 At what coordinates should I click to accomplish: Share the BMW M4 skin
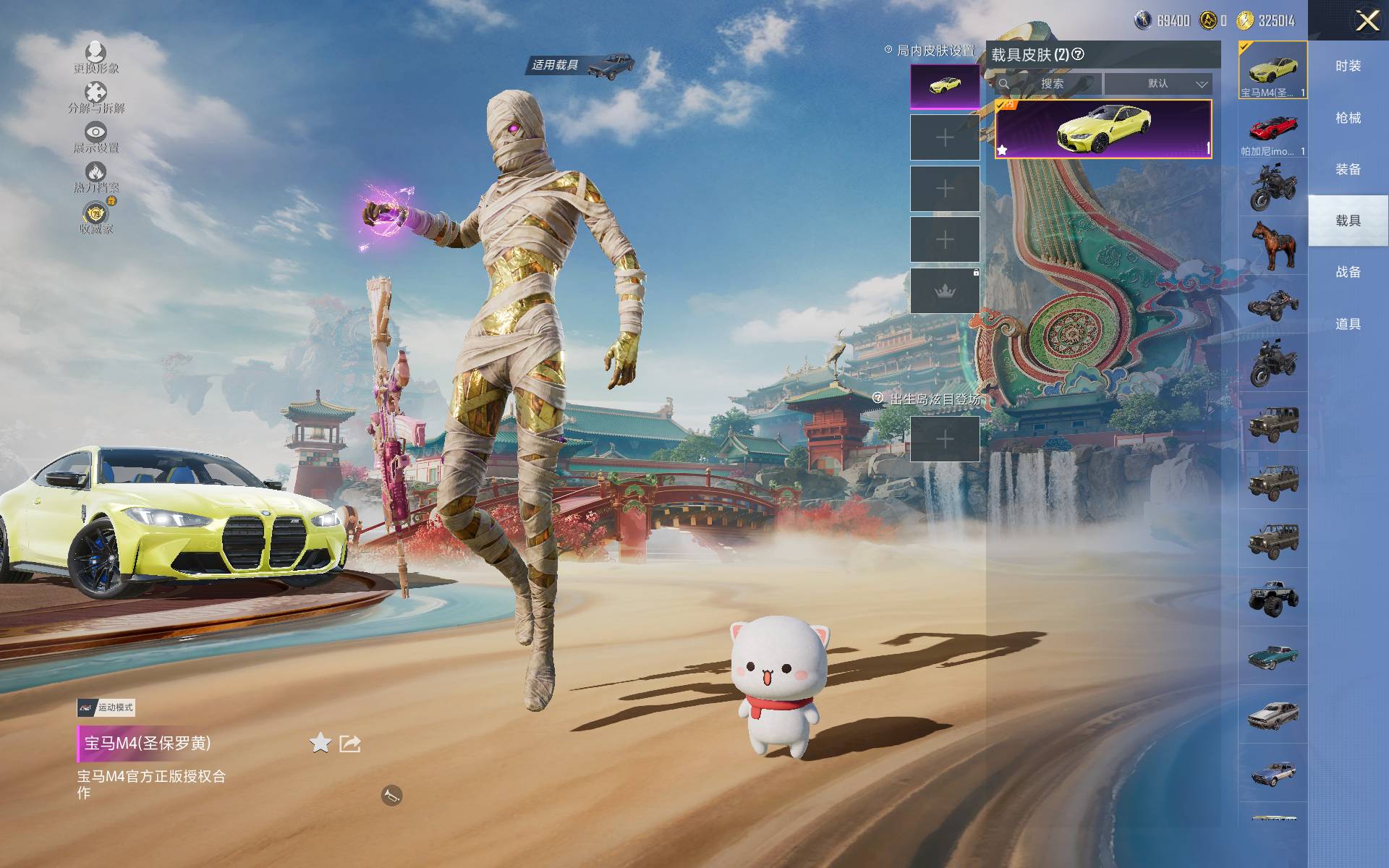[x=350, y=743]
